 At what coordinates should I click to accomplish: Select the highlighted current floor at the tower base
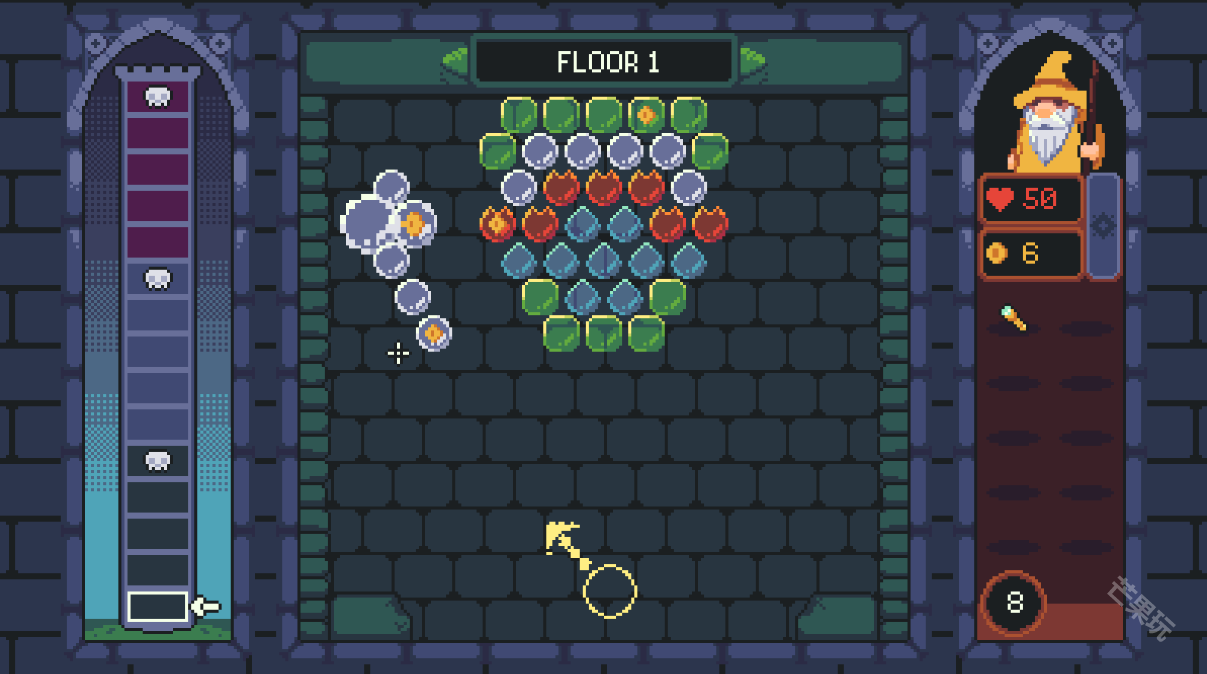click(x=157, y=606)
